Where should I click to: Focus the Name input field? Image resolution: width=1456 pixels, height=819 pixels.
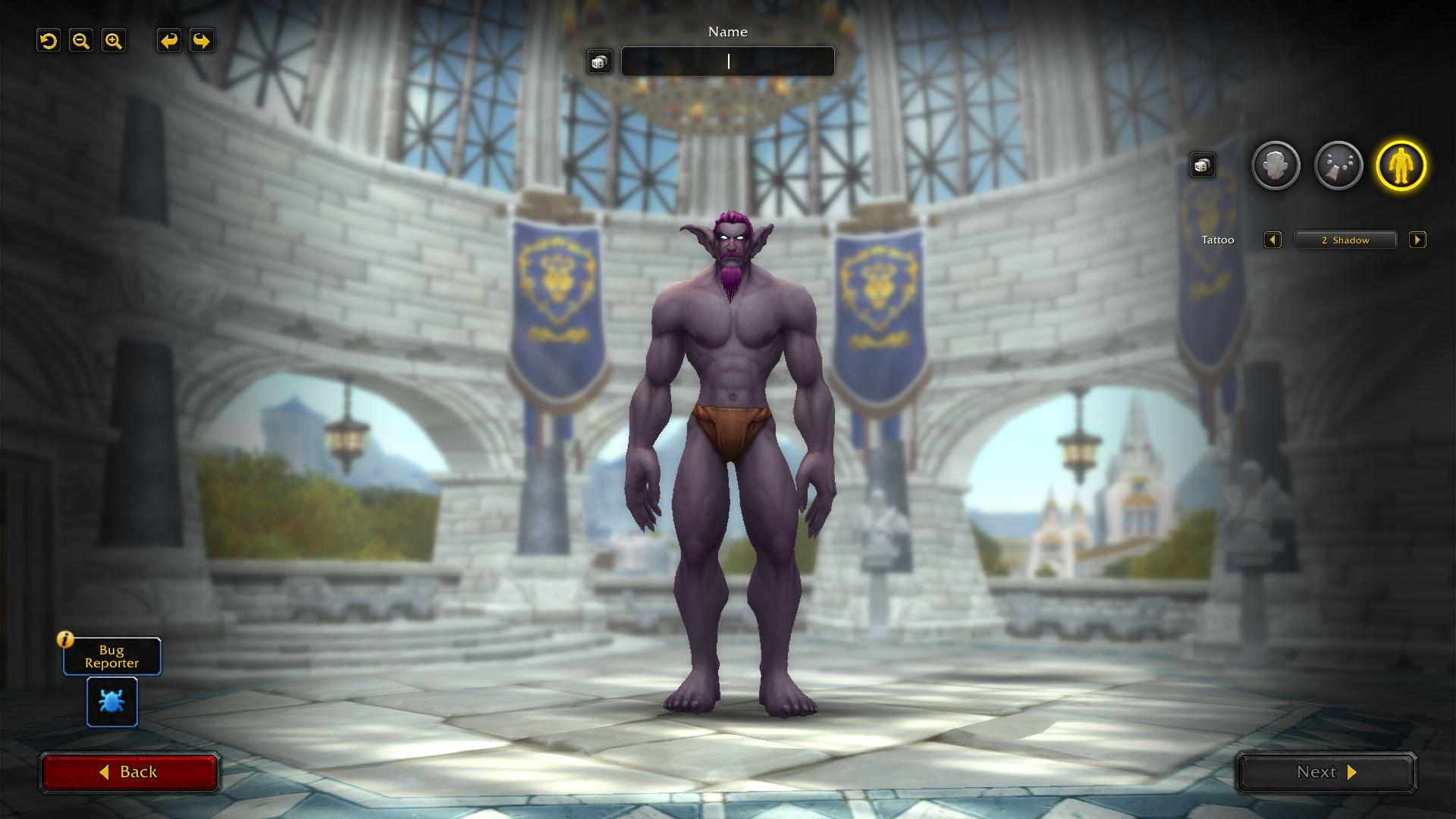click(x=728, y=62)
